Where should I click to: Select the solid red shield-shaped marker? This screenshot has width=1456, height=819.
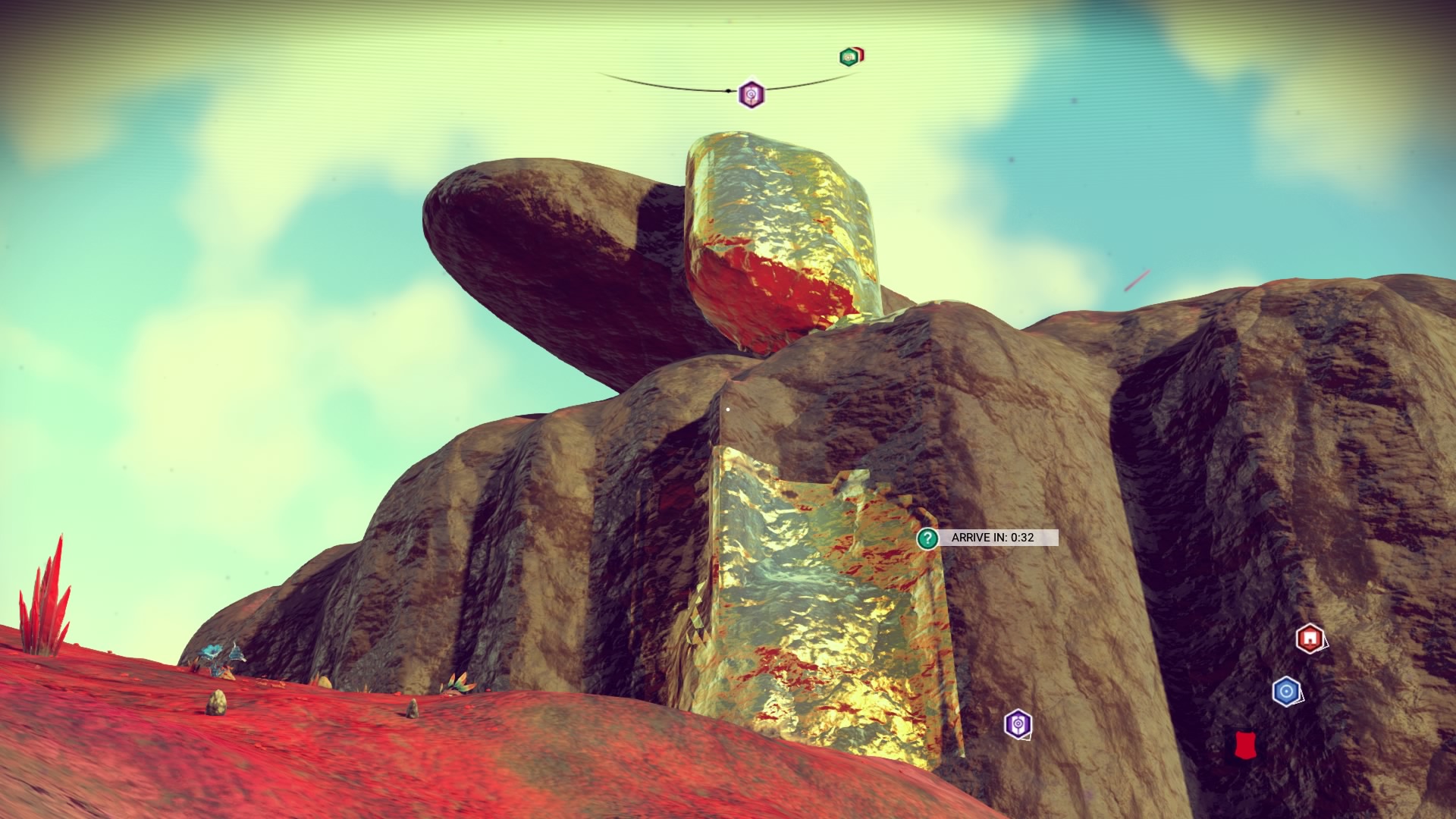click(x=1243, y=745)
